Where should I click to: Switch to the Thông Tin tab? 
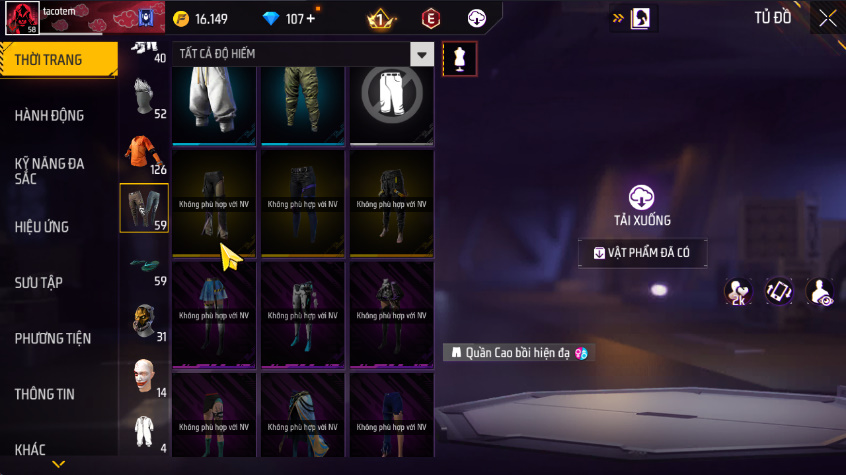point(45,394)
